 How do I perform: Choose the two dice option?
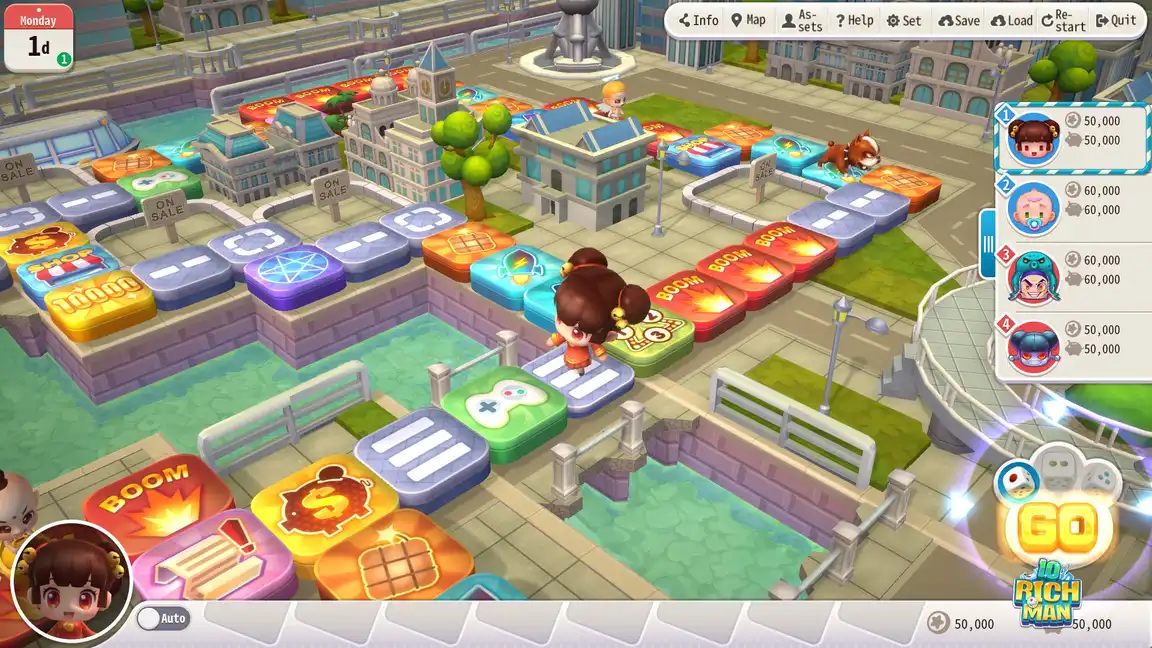1056,468
